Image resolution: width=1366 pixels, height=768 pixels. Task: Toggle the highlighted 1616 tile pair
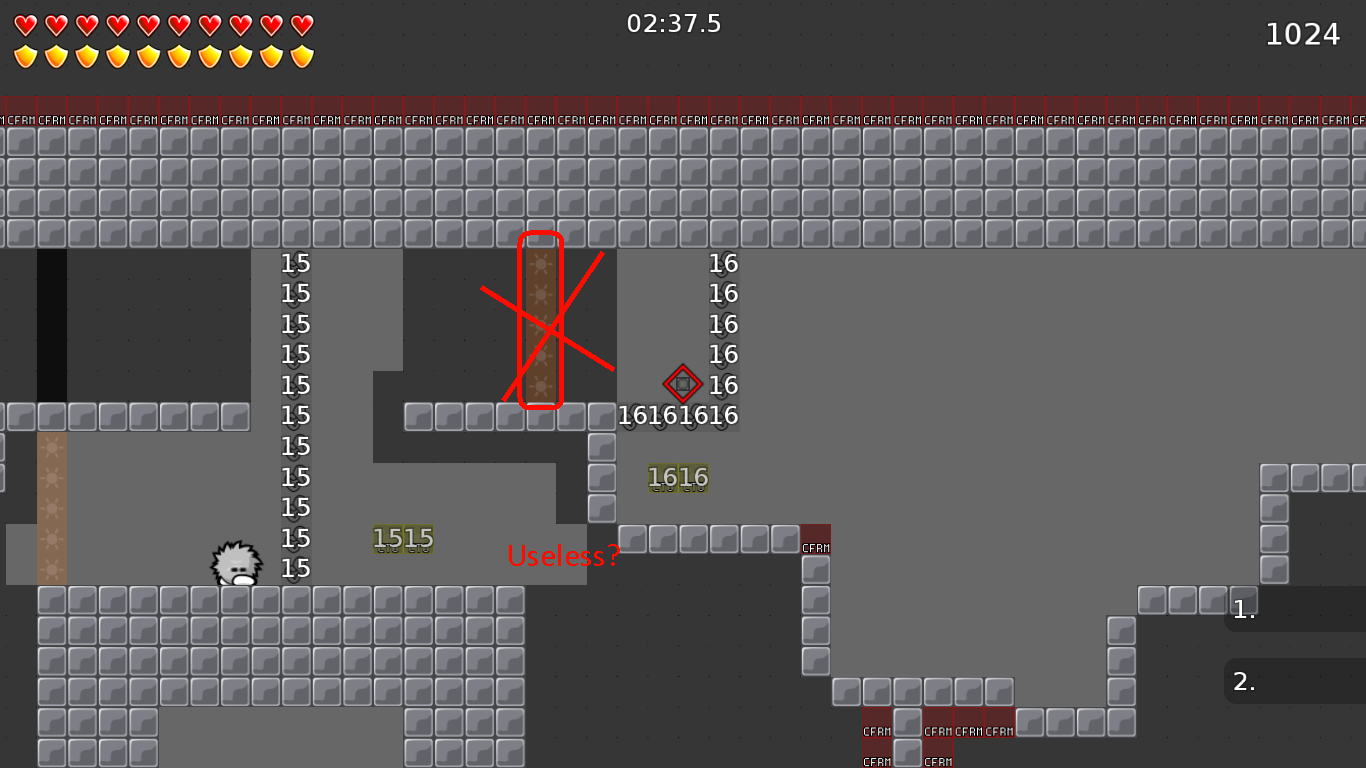(x=679, y=477)
